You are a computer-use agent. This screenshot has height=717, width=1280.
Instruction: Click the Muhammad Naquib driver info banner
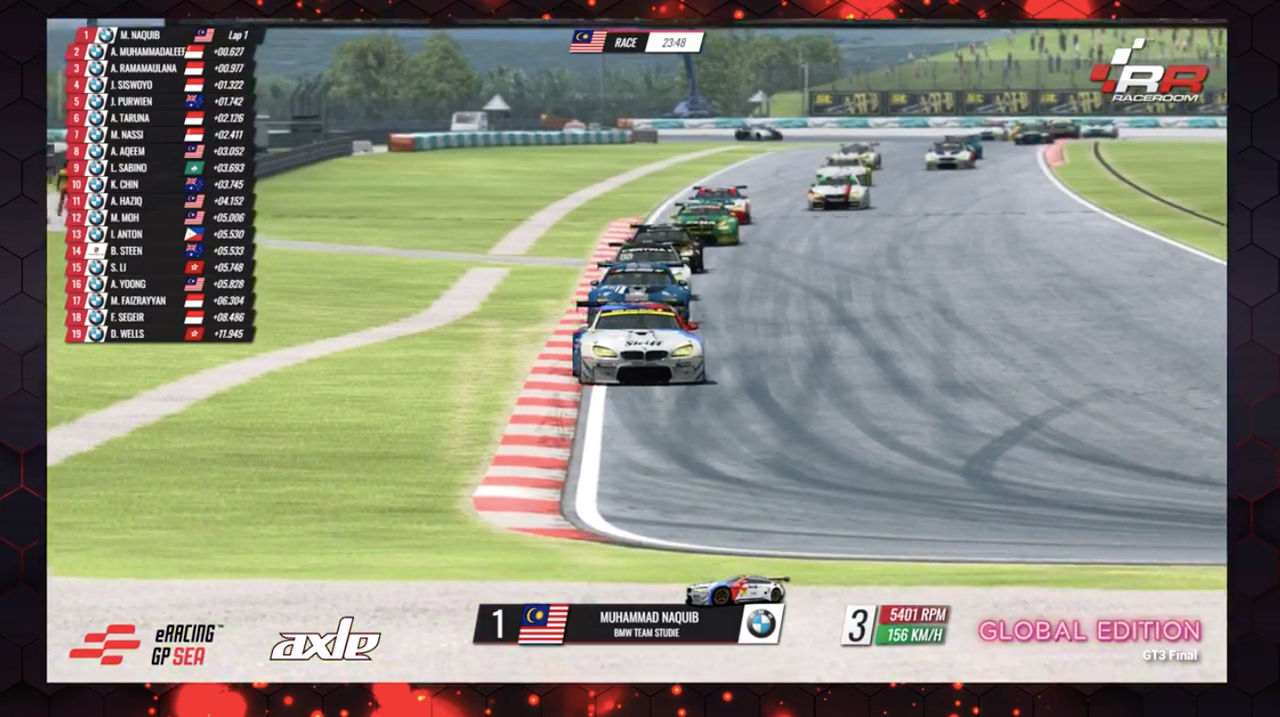628,624
